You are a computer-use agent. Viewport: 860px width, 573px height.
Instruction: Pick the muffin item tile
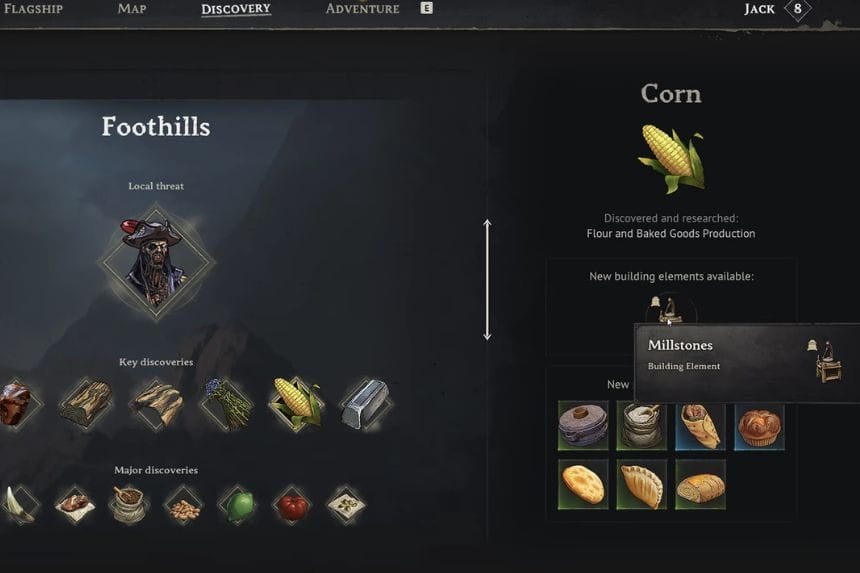coord(759,425)
